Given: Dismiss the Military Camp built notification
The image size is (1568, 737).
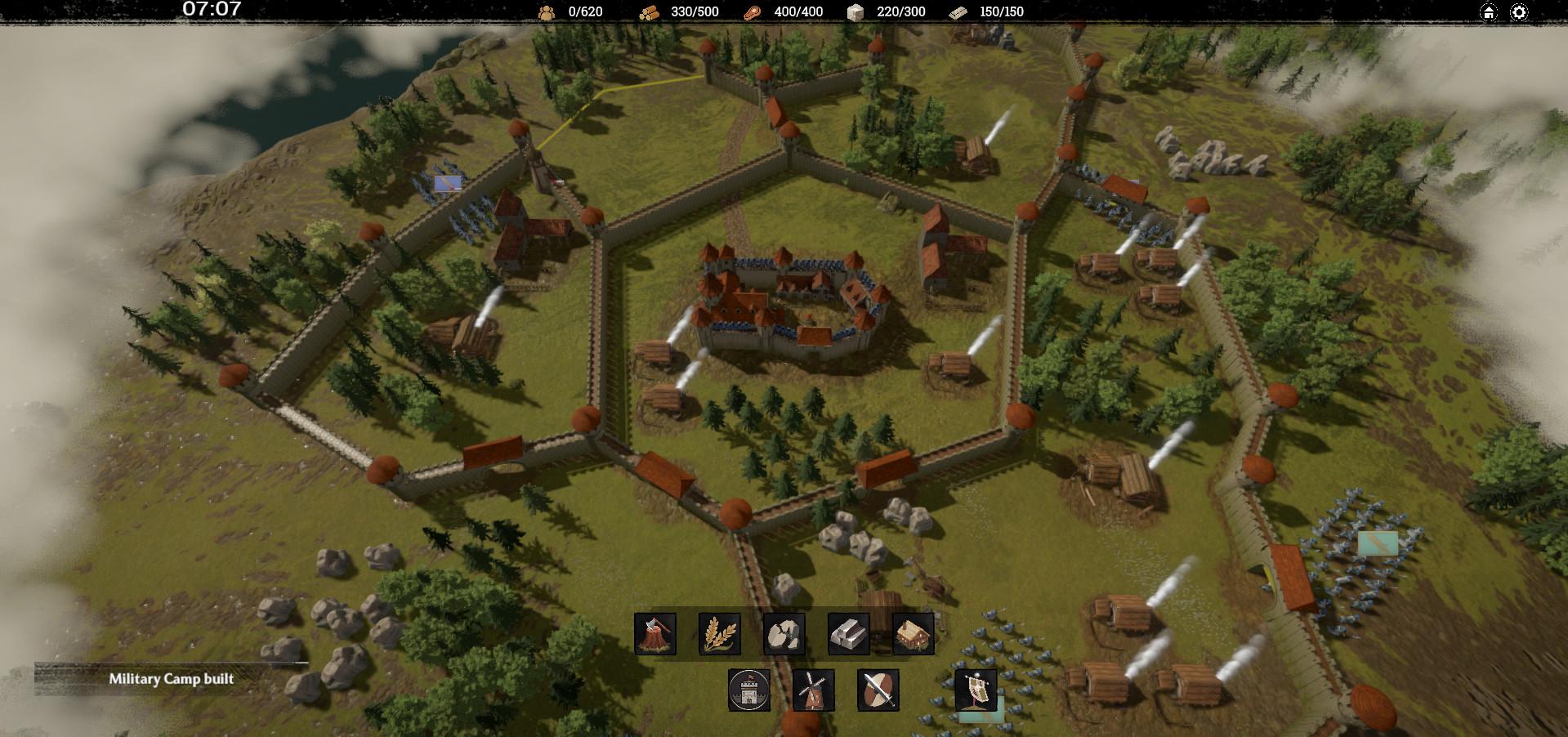Looking at the screenshot, I should (x=172, y=679).
